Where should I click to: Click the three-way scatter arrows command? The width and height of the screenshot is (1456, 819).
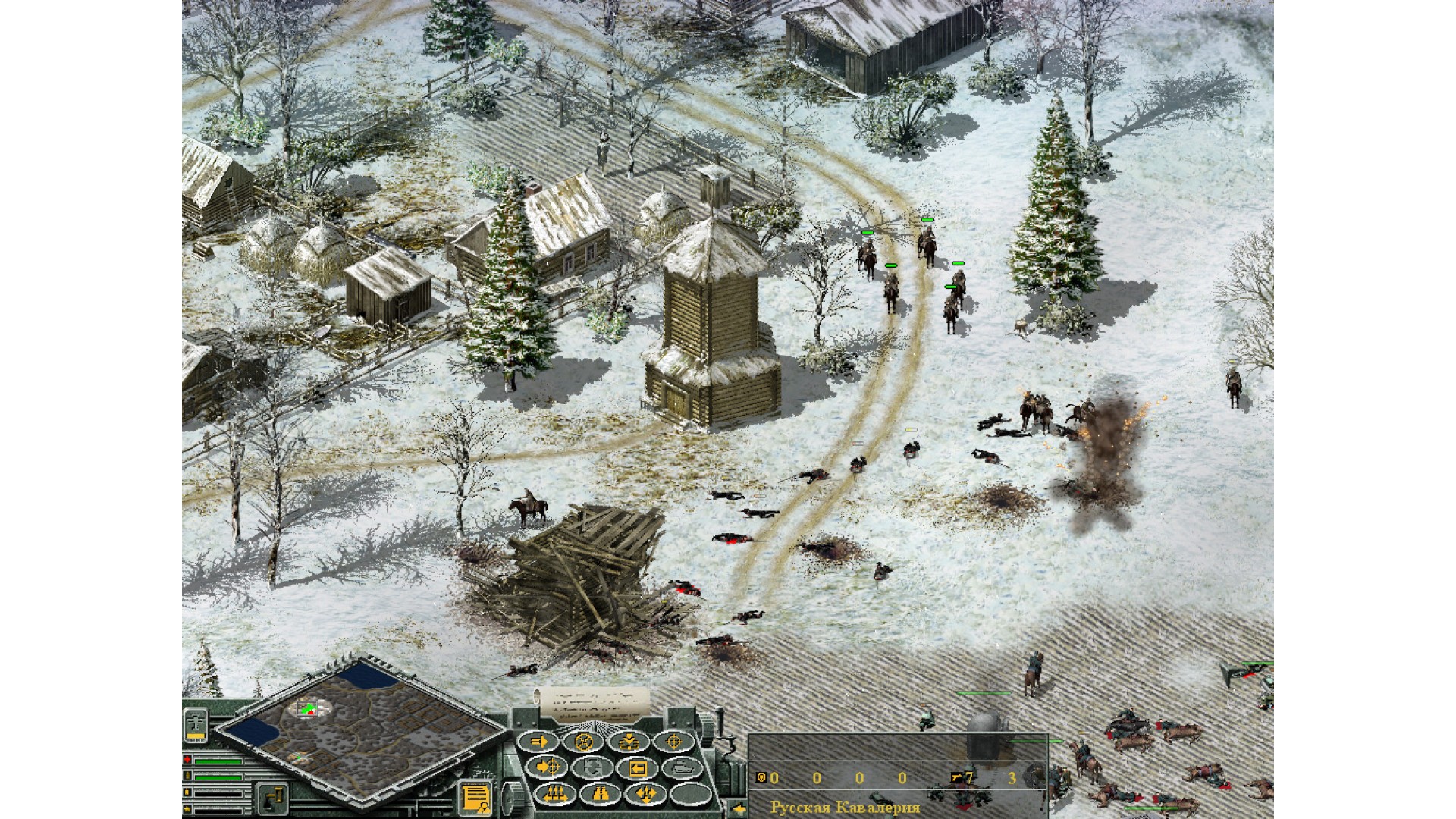coord(644,794)
